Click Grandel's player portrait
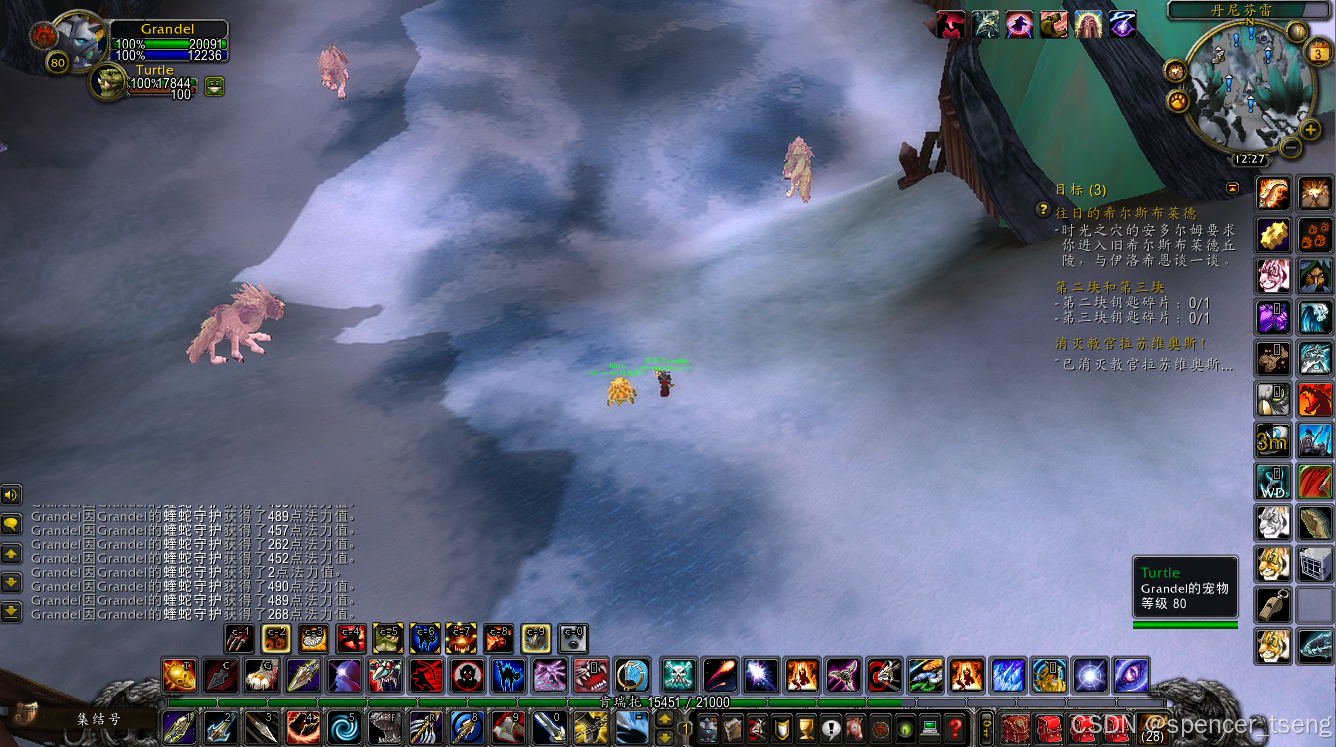The width and height of the screenshot is (1336, 747). tap(76, 40)
